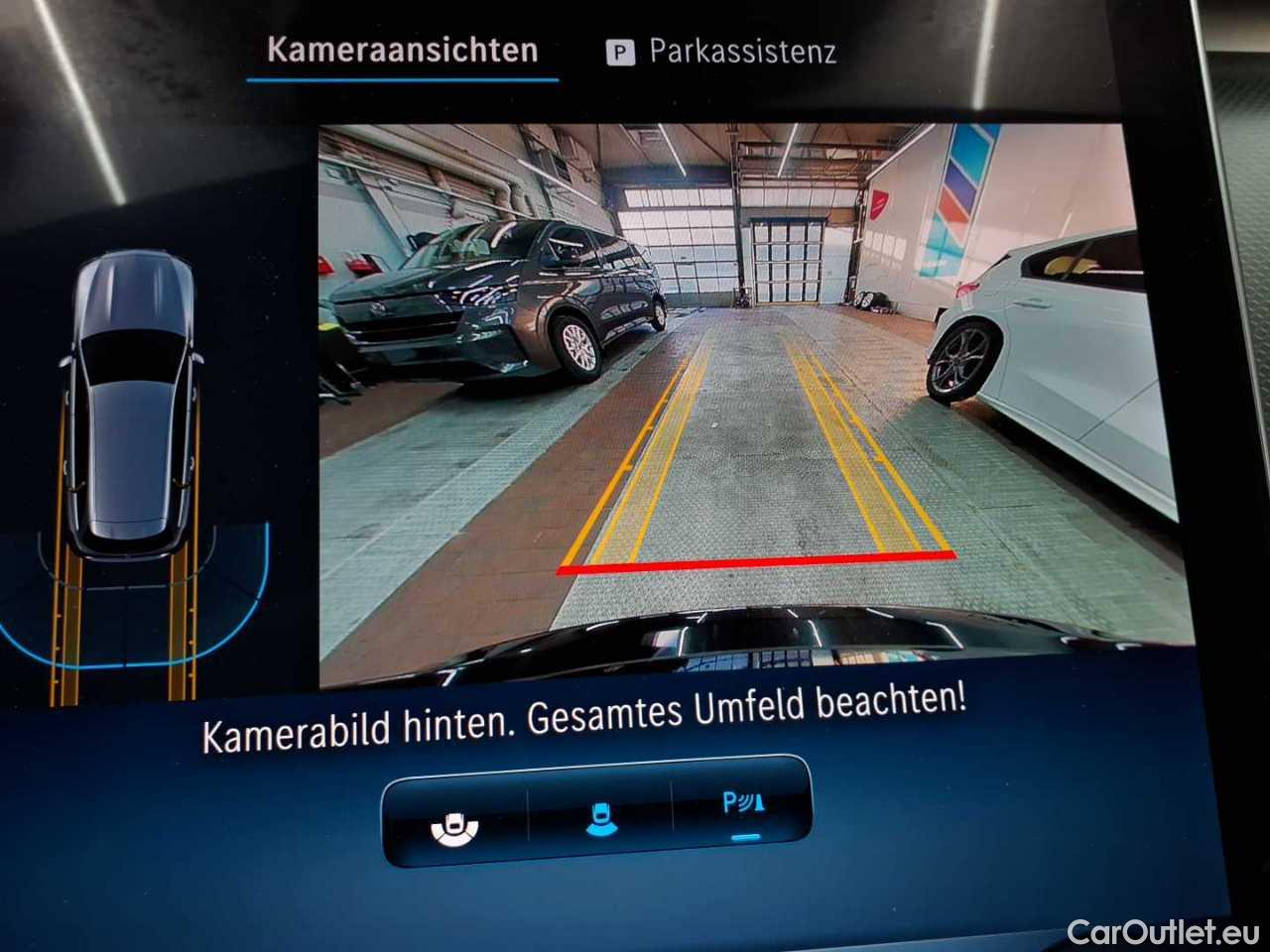This screenshot has height=952, width=1270.
Task: Open the Parkassistenz tab
Action: [721, 52]
